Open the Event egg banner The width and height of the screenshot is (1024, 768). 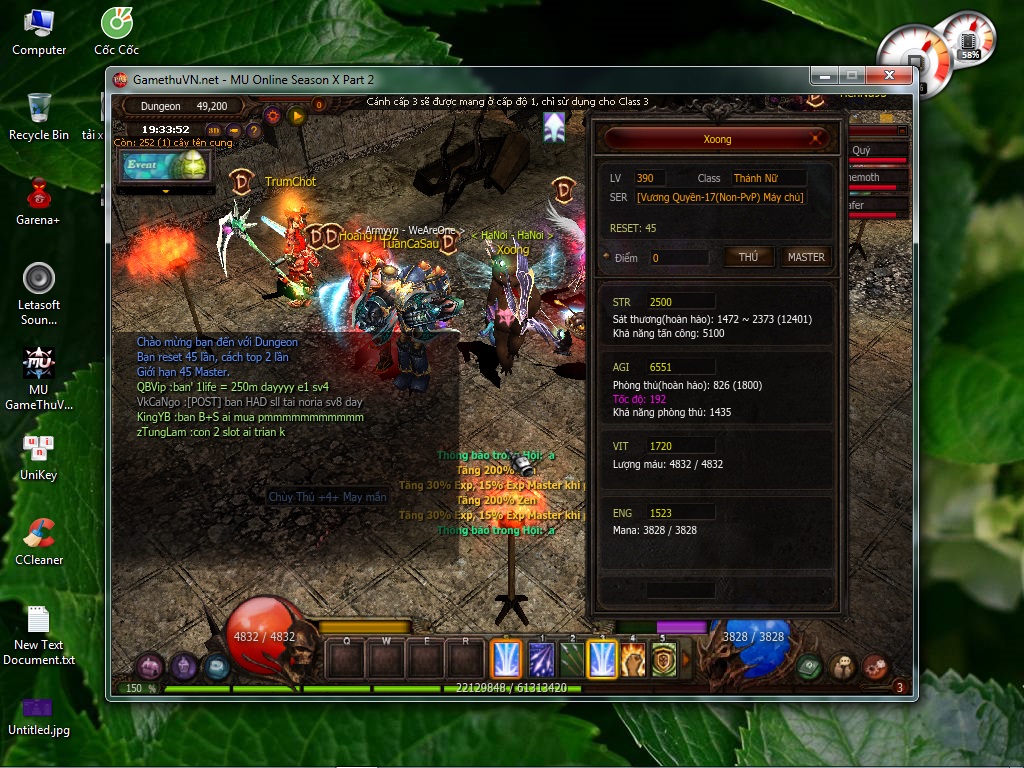point(163,166)
